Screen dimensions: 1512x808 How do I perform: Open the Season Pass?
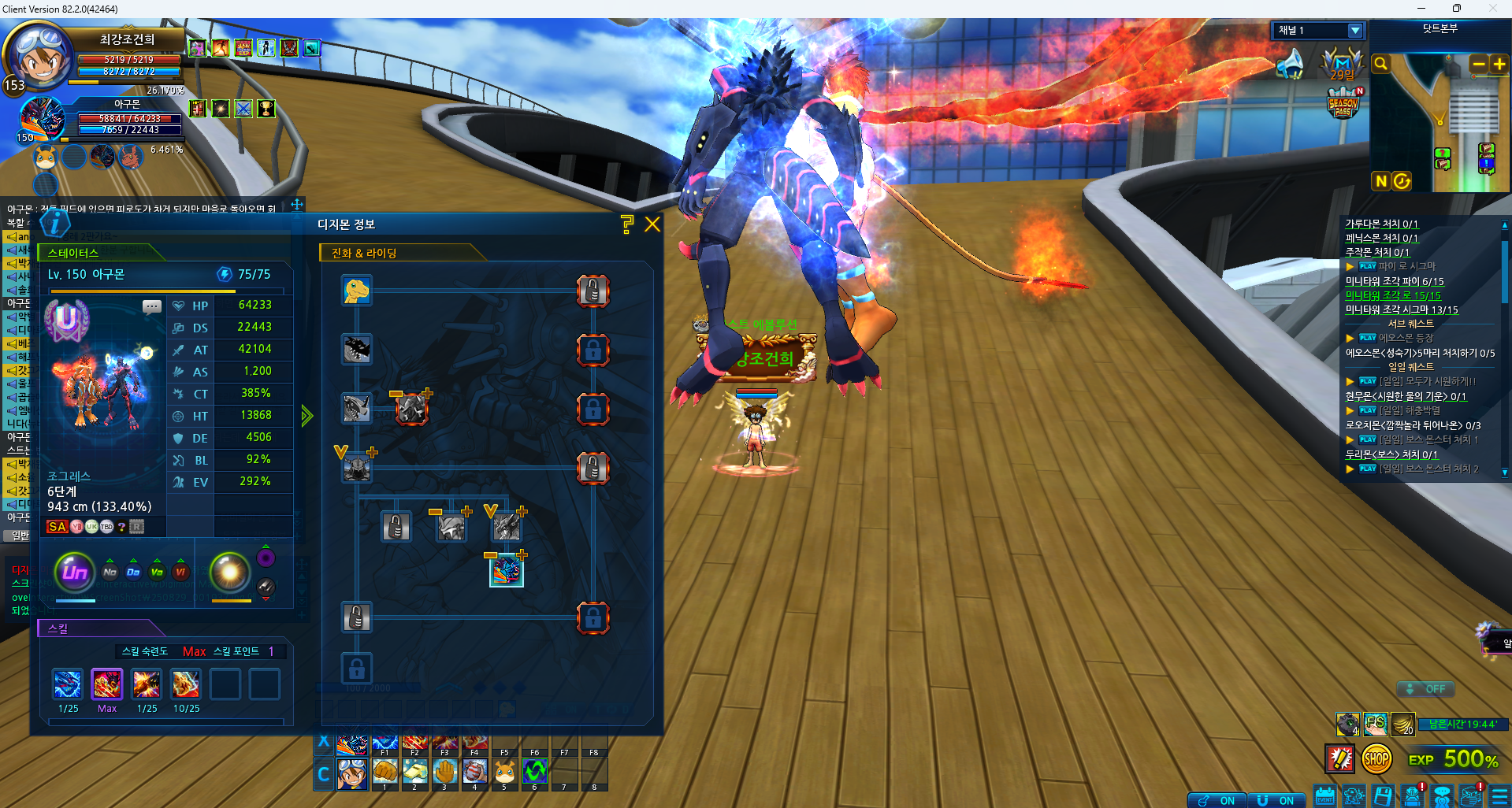coord(1343,103)
